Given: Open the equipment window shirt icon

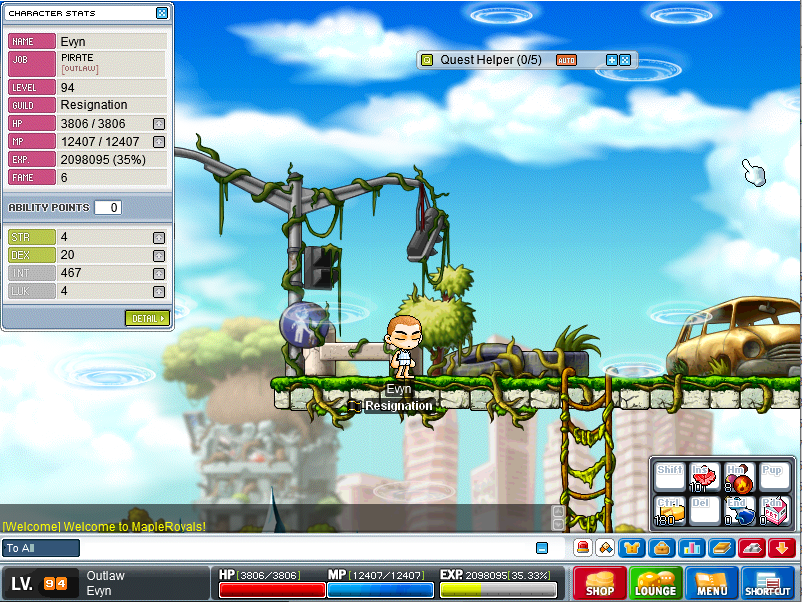Looking at the screenshot, I should click(632, 547).
